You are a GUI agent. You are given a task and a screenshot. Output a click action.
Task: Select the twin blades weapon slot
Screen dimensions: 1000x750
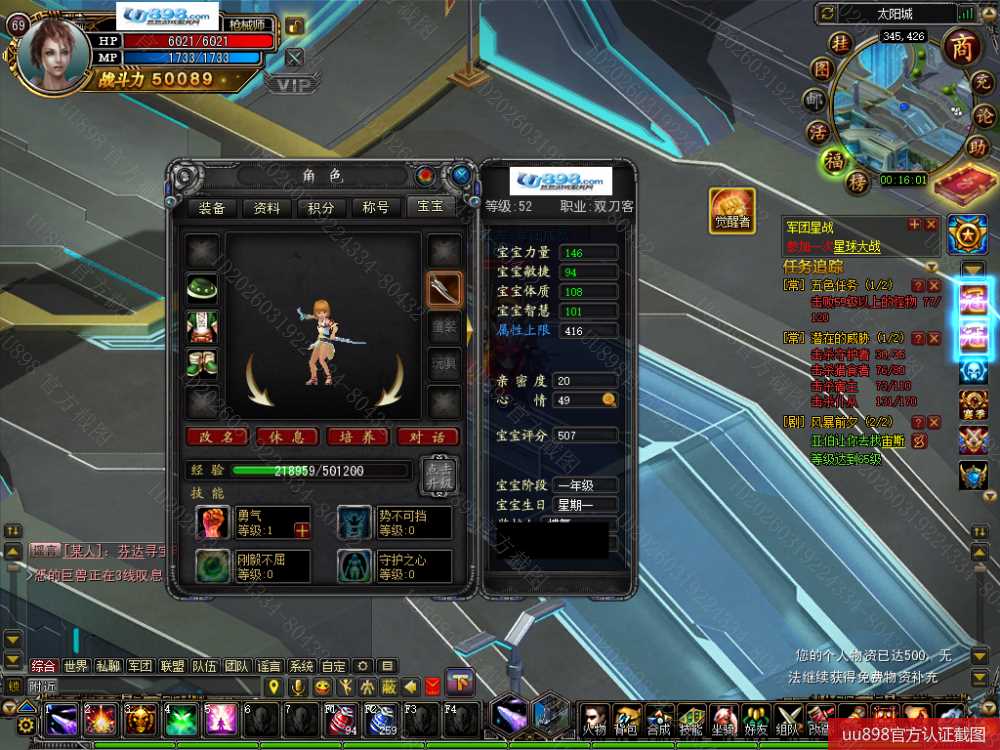coord(444,289)
